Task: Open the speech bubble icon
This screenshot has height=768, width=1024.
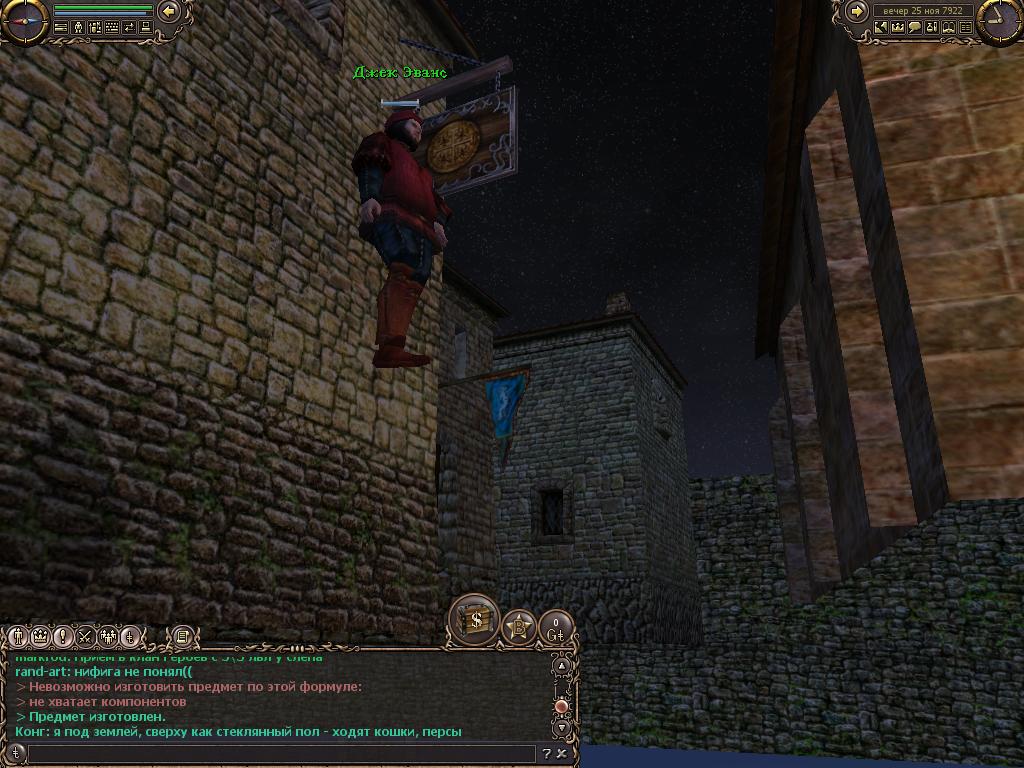Action: click(915, 28)
